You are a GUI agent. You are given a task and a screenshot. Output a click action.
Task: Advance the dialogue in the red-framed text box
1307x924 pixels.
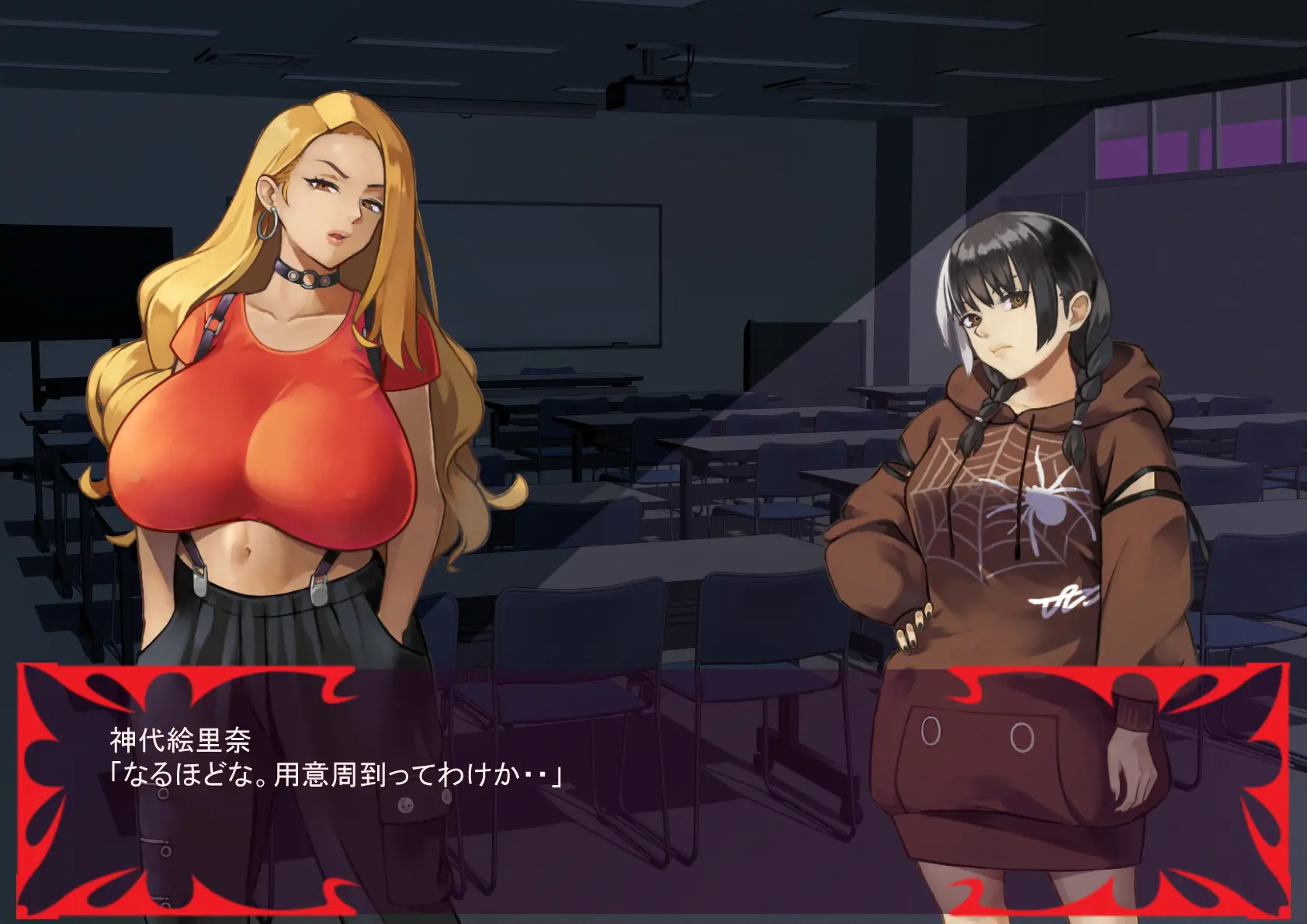tap(652, 784)
